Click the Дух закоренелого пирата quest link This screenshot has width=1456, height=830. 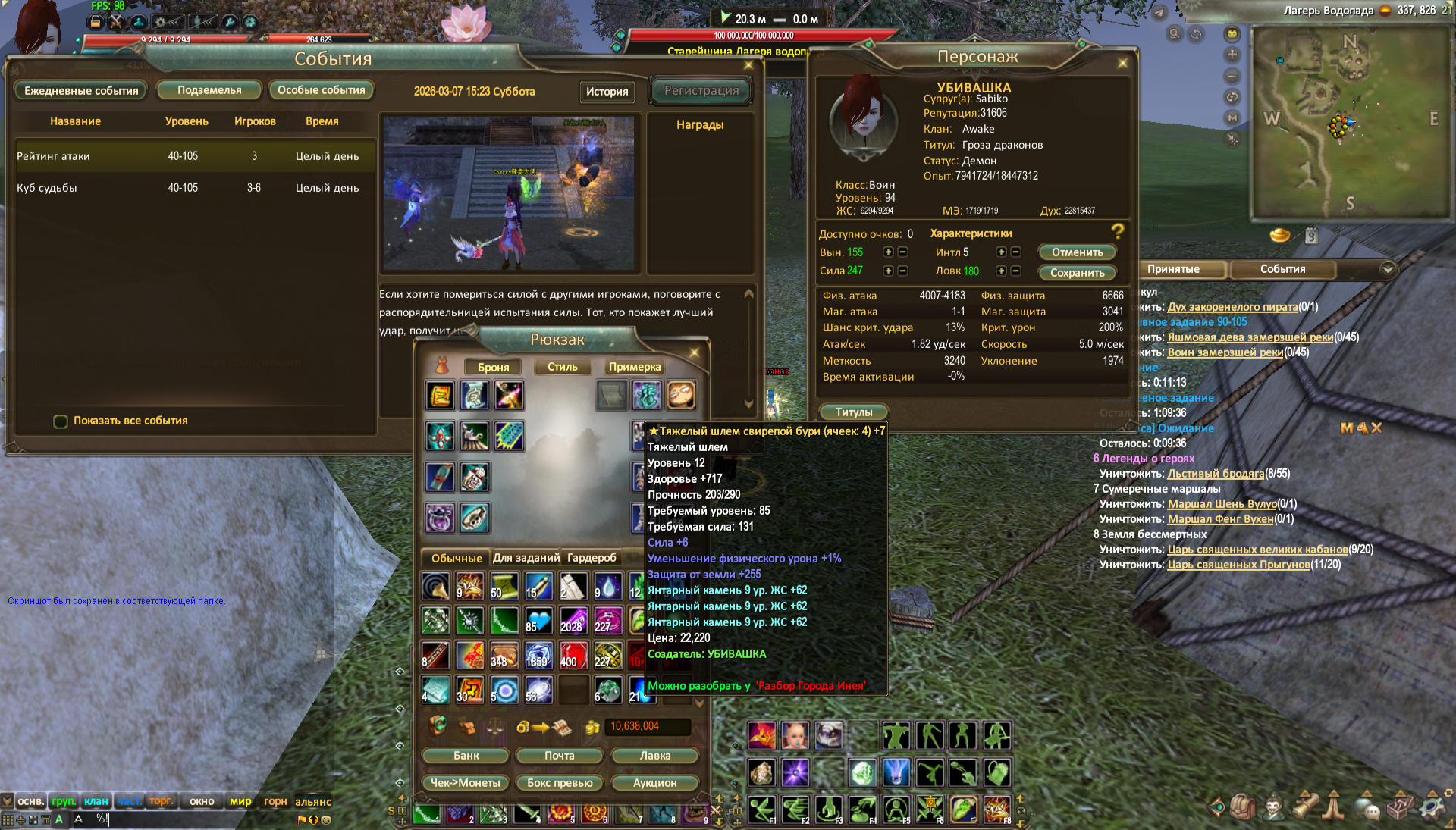click(1232, 307)
